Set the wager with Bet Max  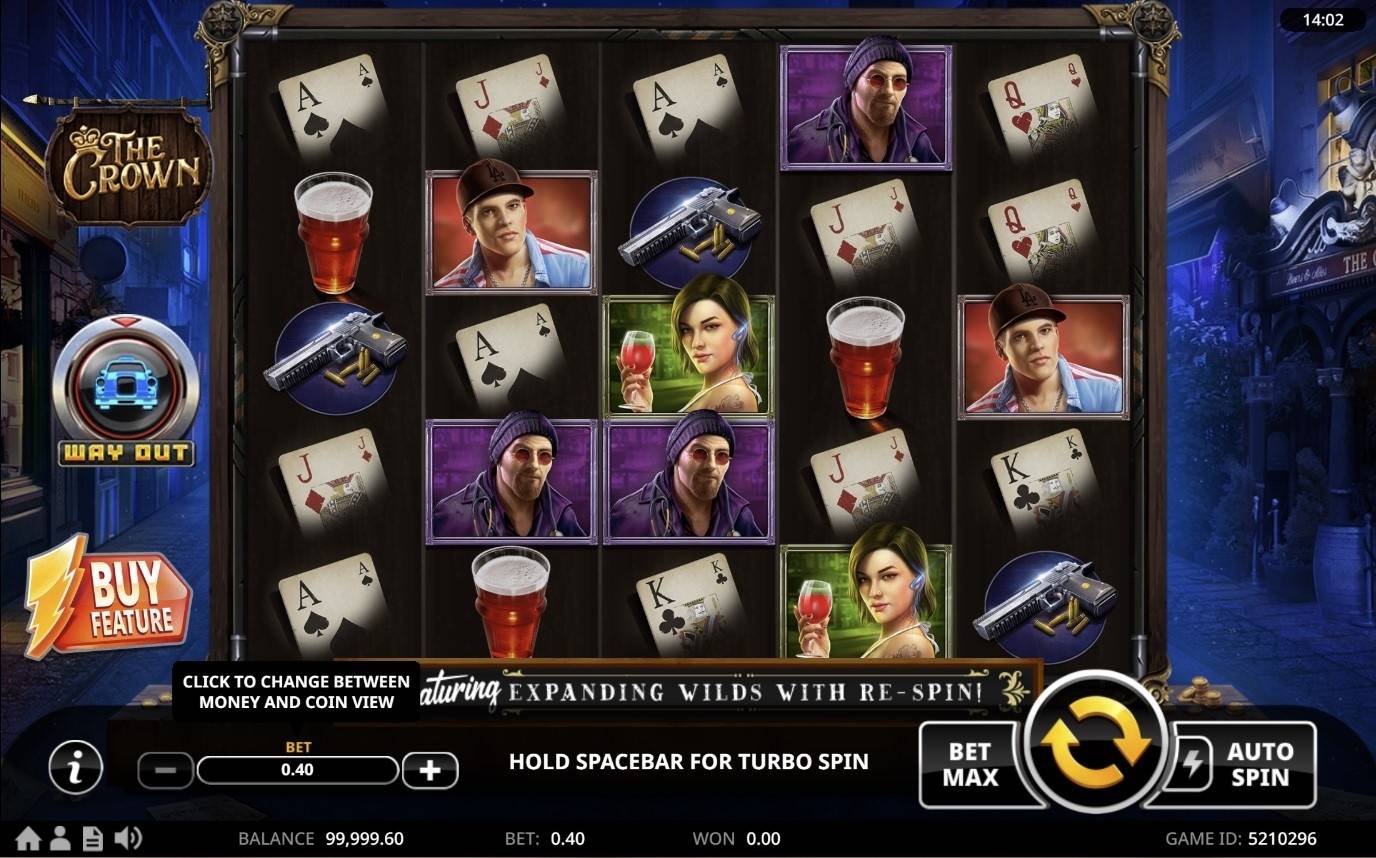pyautogui.click(x=968, y=765)
